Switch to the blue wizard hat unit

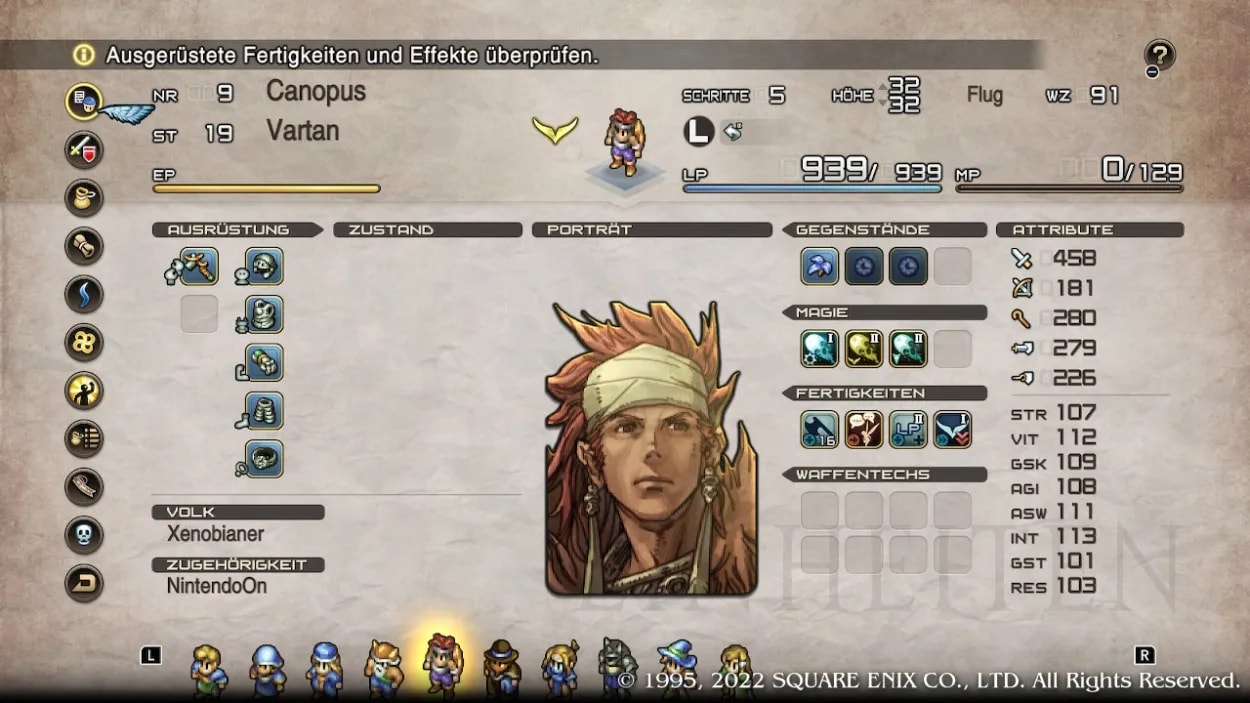point(677,666)
